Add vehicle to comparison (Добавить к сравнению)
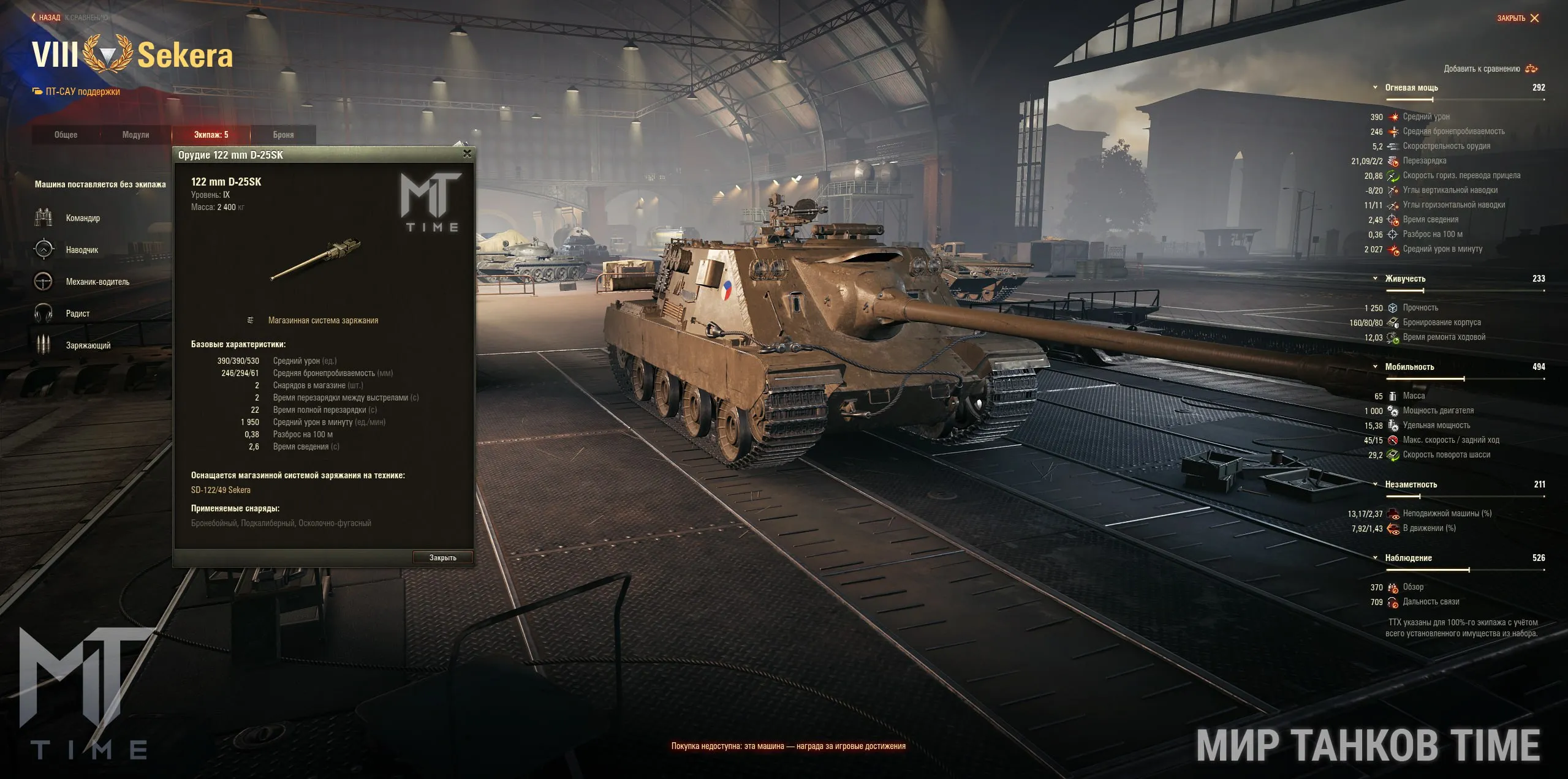 [x=1490, y=69]
